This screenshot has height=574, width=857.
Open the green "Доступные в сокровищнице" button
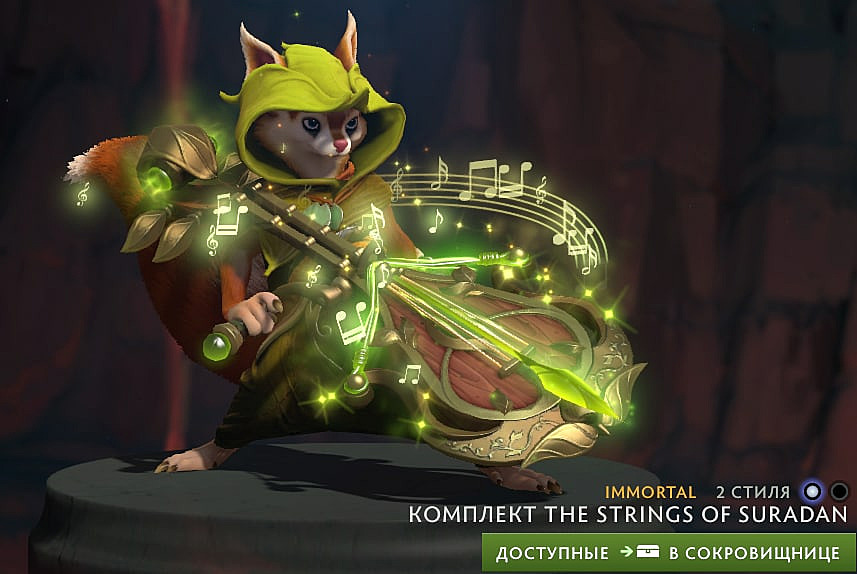pos(668,552)
